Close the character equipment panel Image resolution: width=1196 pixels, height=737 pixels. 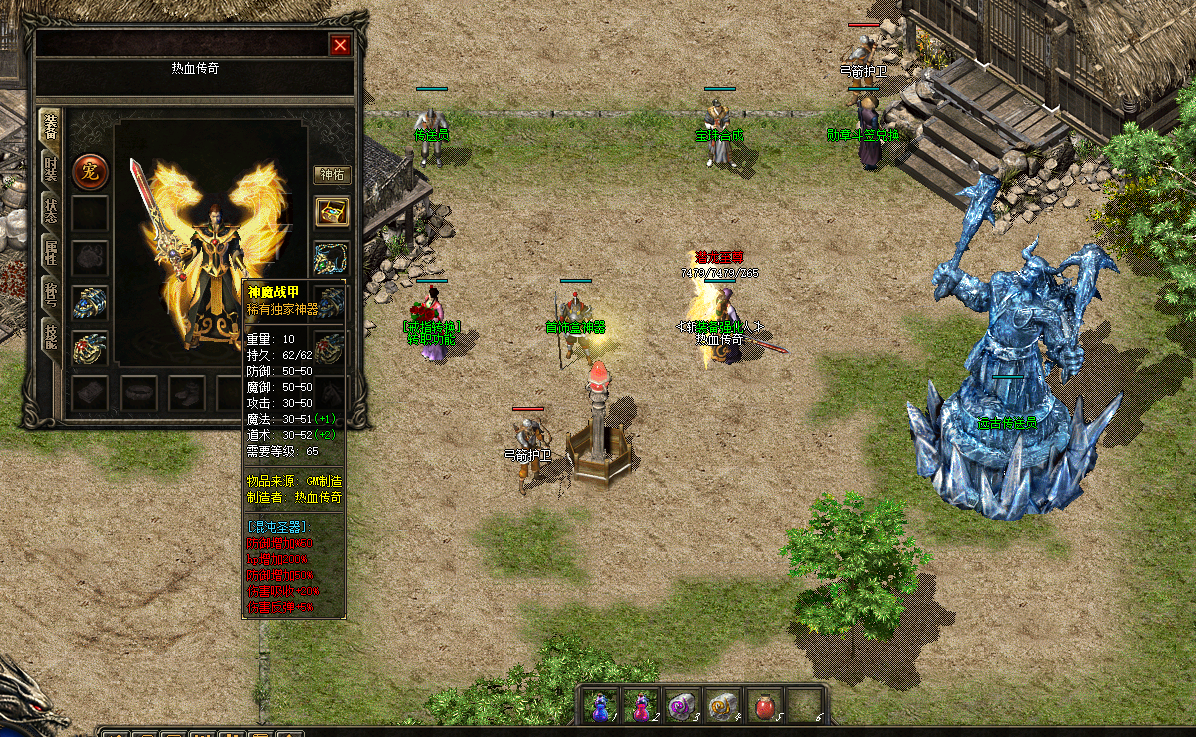point(341,45)
